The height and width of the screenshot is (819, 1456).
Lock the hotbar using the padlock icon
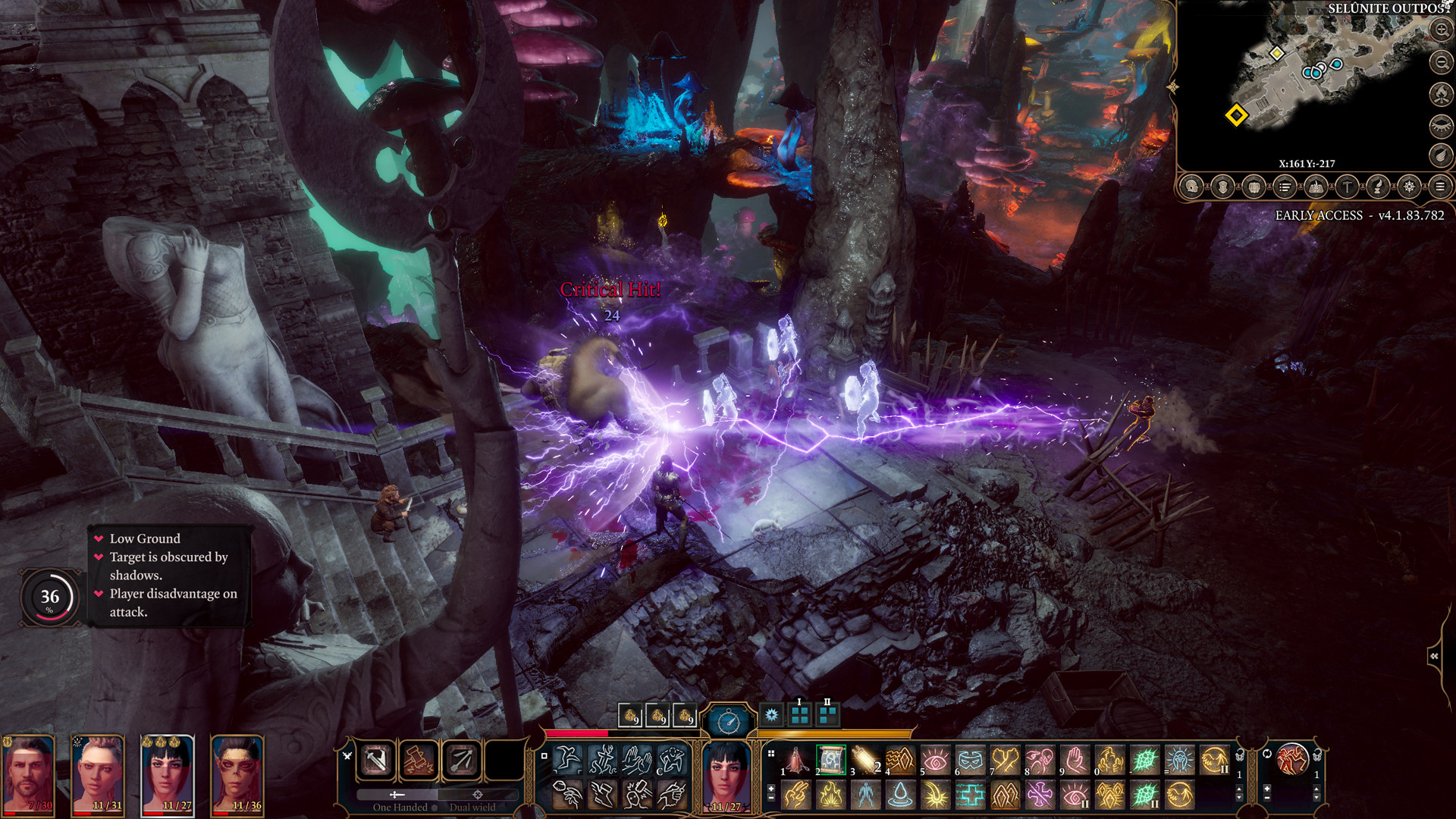coord(1240,757)
